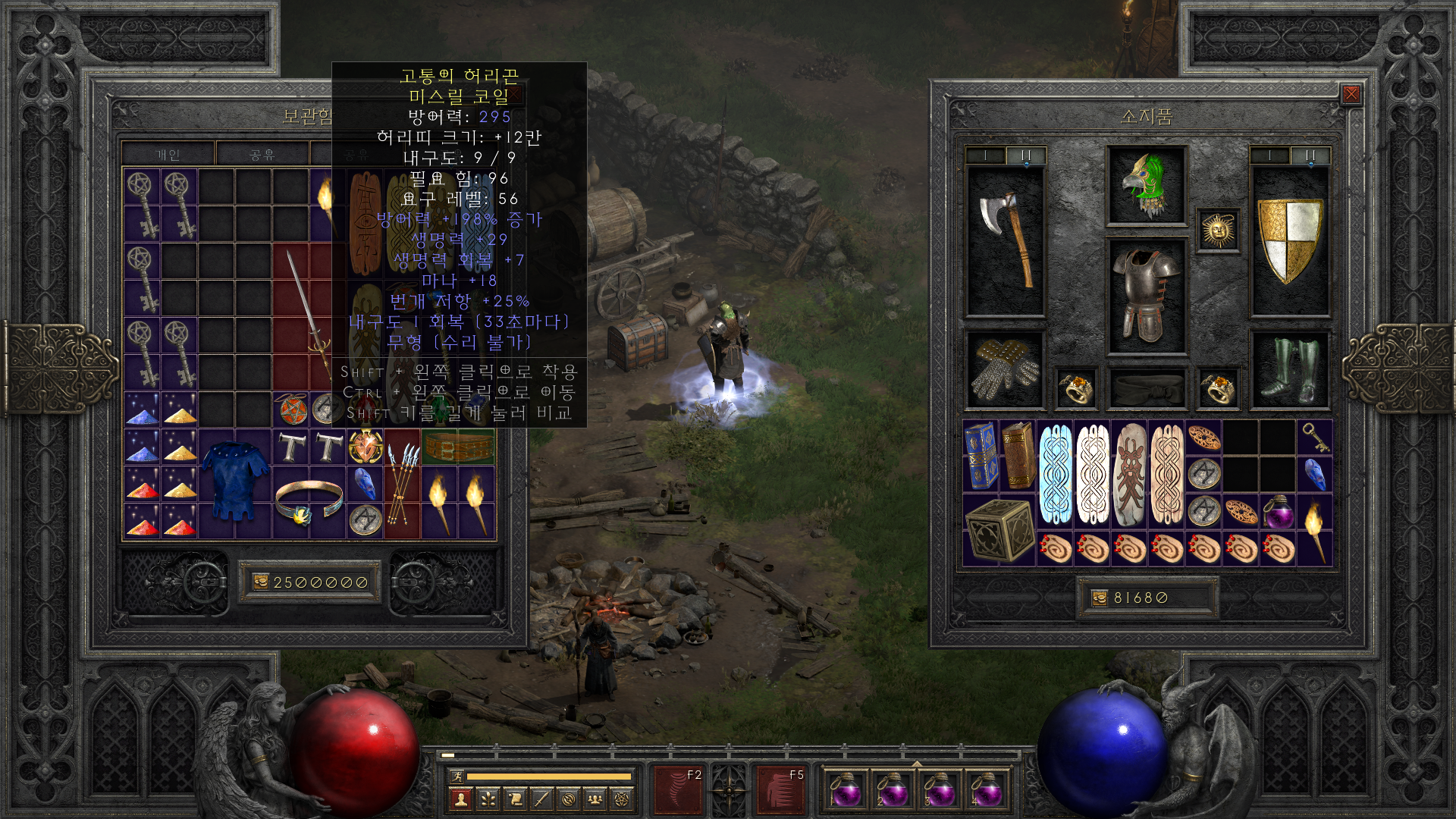Viewport: 1456px width, 819px height.
Task: Toggle the run/walk icon above the mini menu
Action: click(457, 776)
